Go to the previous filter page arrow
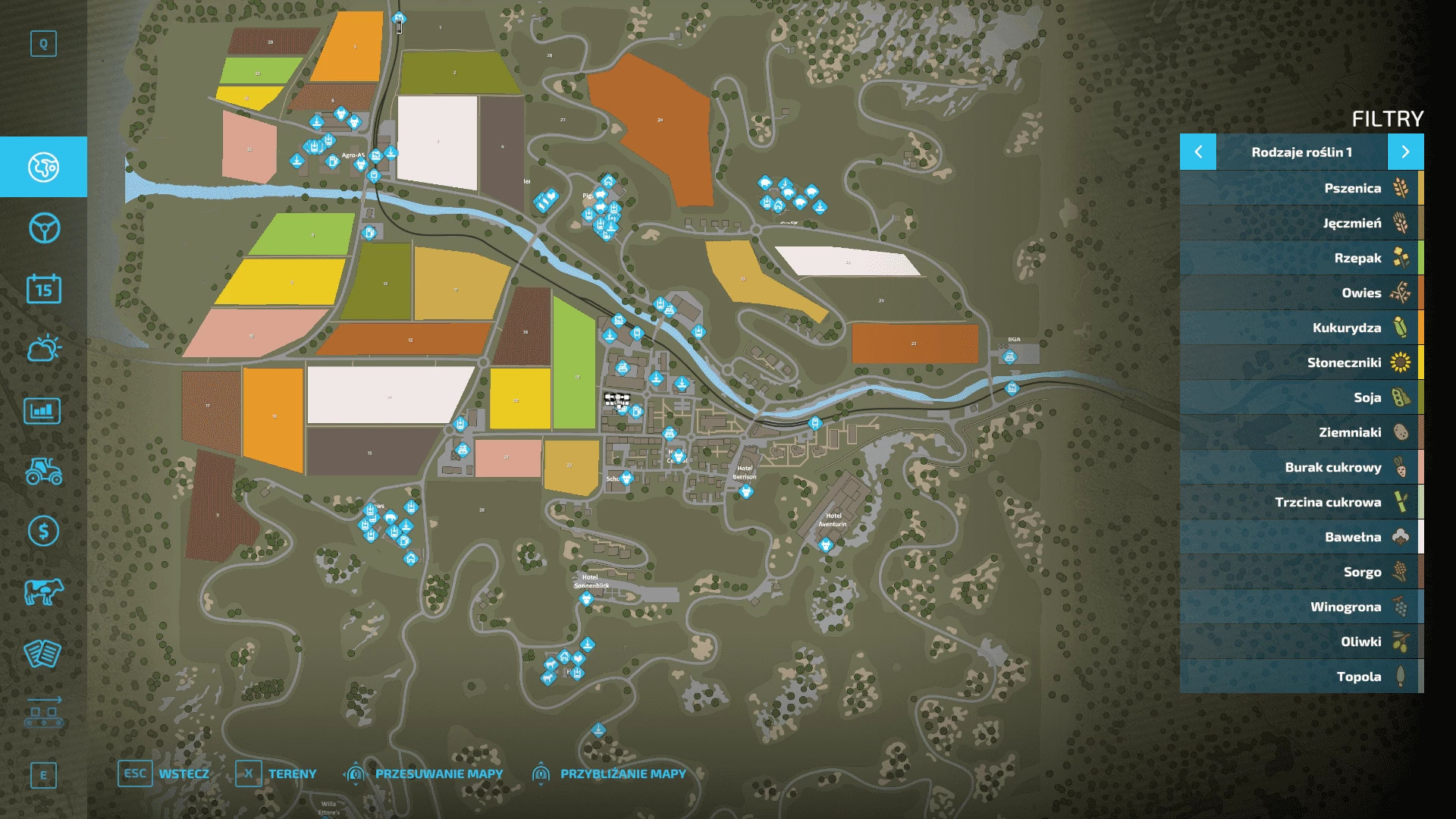The height and width of the screenshot is (819, 1456). [1198, 152]
